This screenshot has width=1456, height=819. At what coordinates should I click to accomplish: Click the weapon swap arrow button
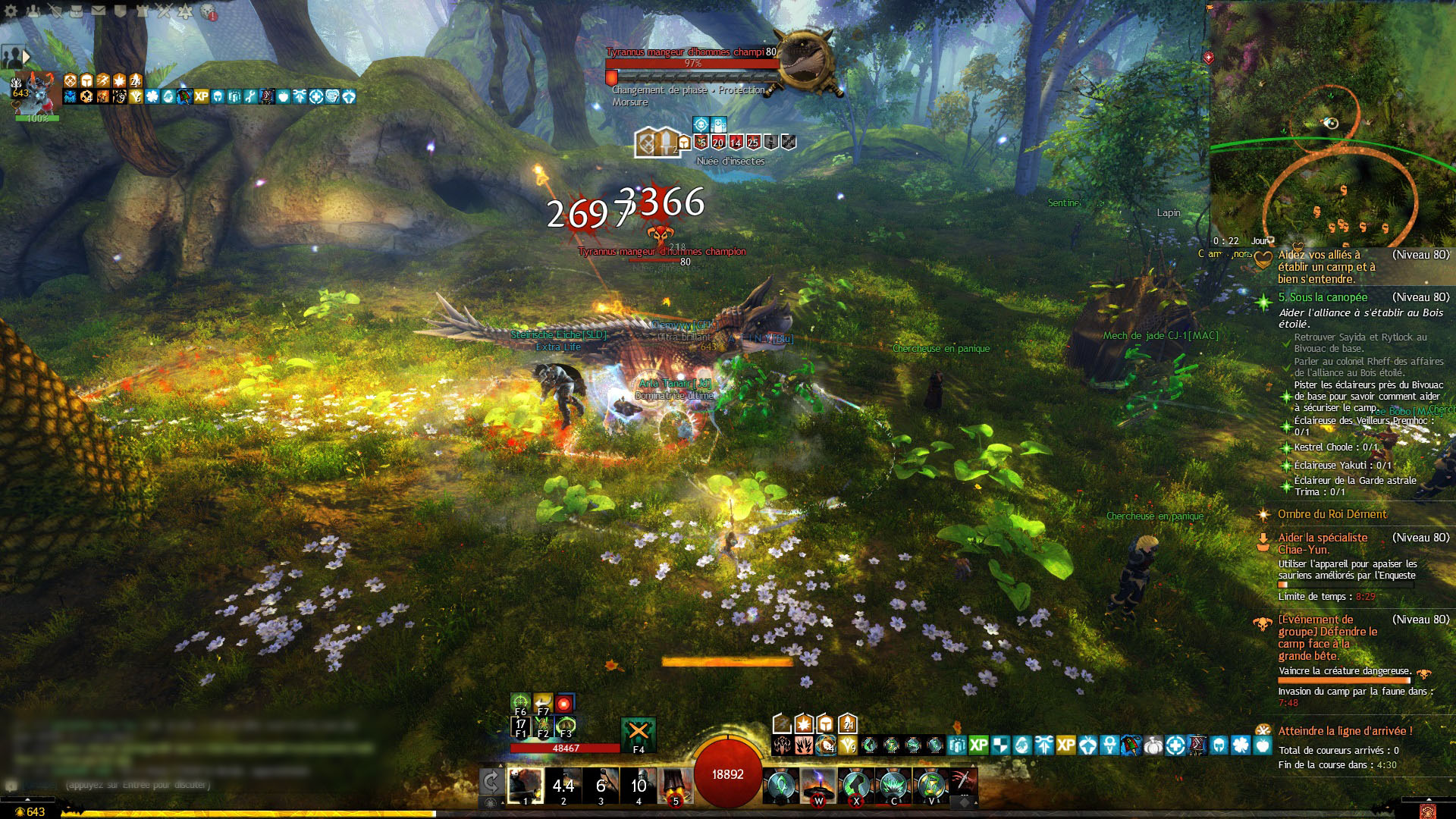[x=491, y=782]
